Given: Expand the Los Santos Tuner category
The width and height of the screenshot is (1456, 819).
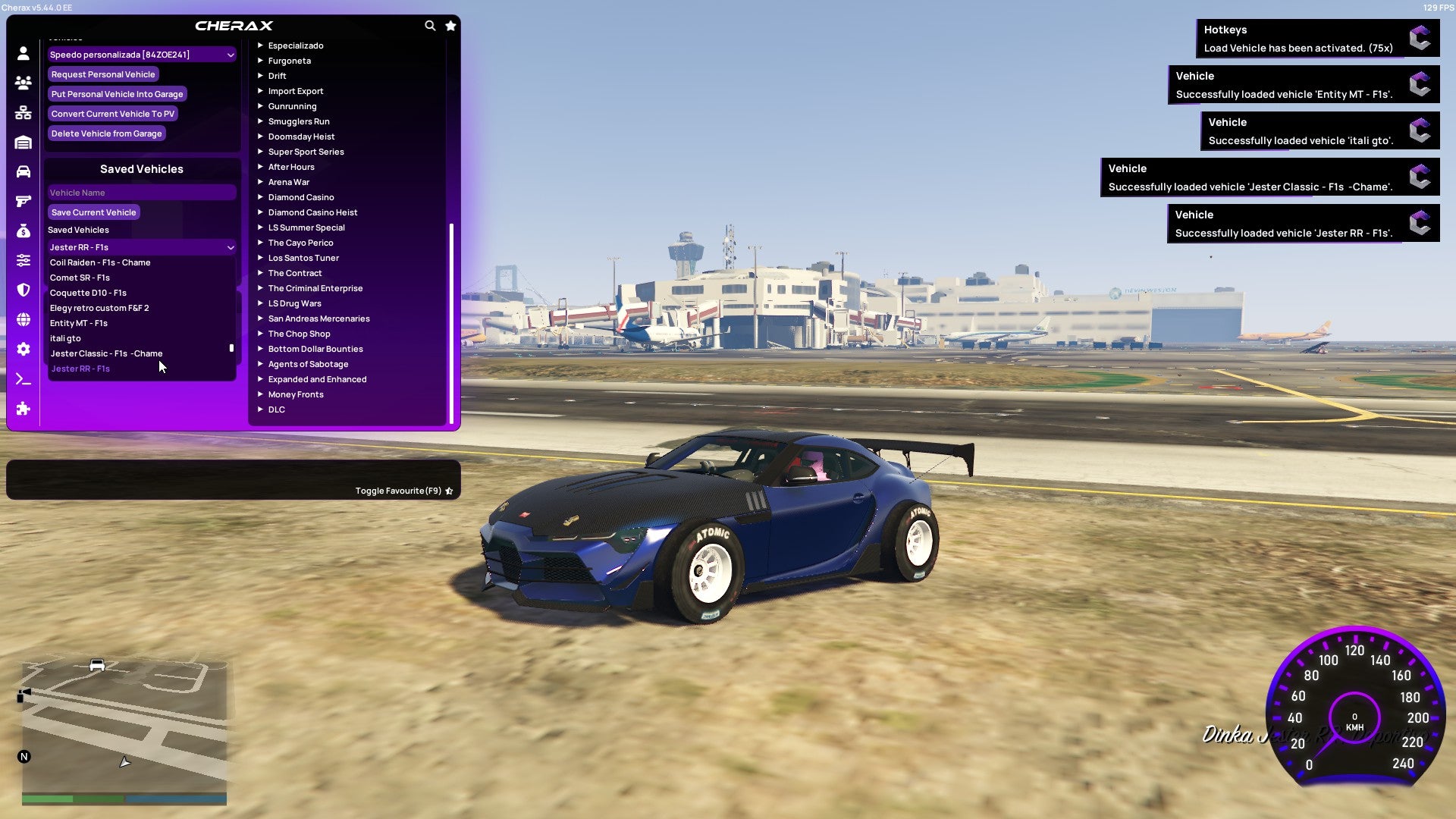Looking at the screenshot, I should point(303,257).
